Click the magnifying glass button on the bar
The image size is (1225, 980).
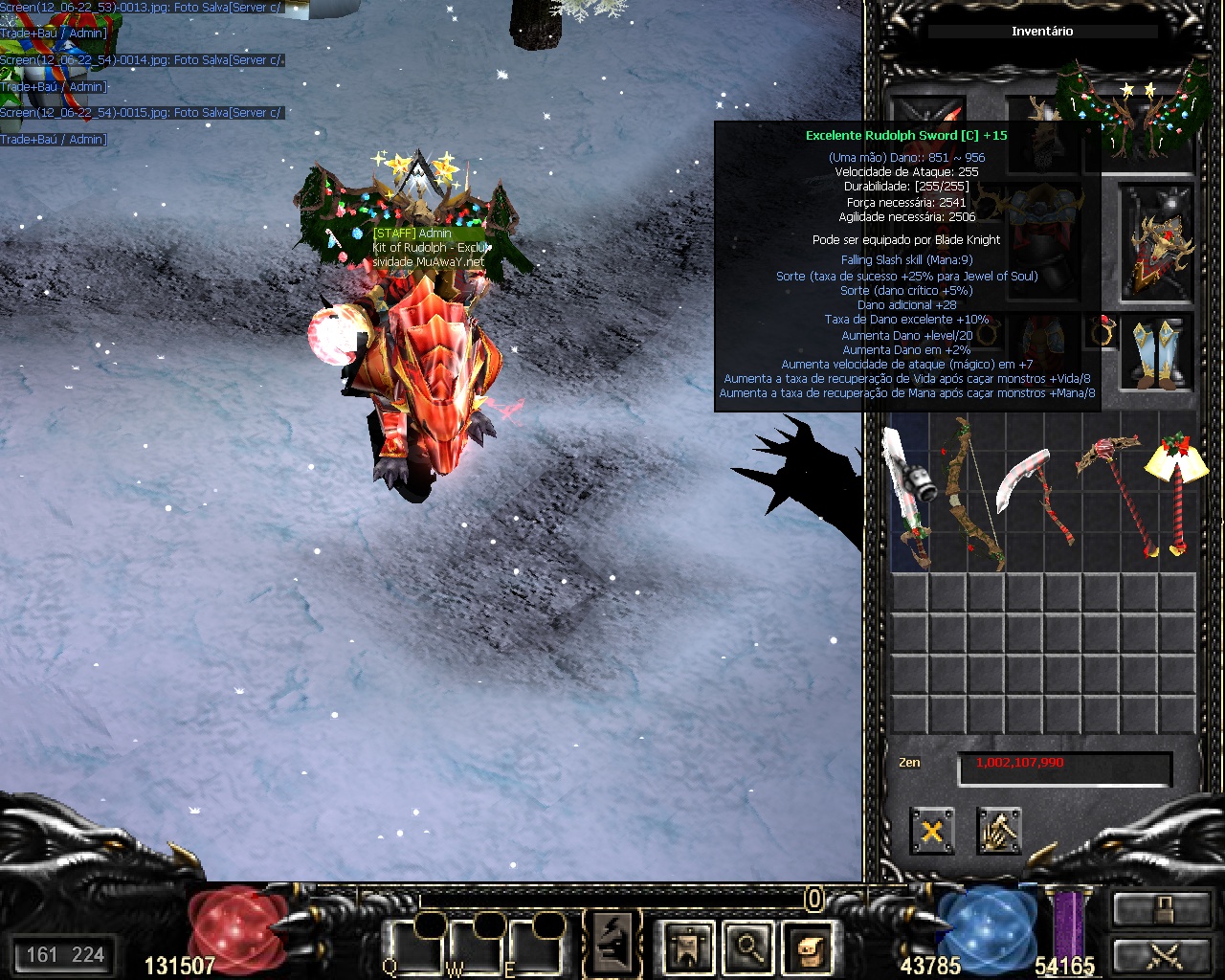pos(748,947)
